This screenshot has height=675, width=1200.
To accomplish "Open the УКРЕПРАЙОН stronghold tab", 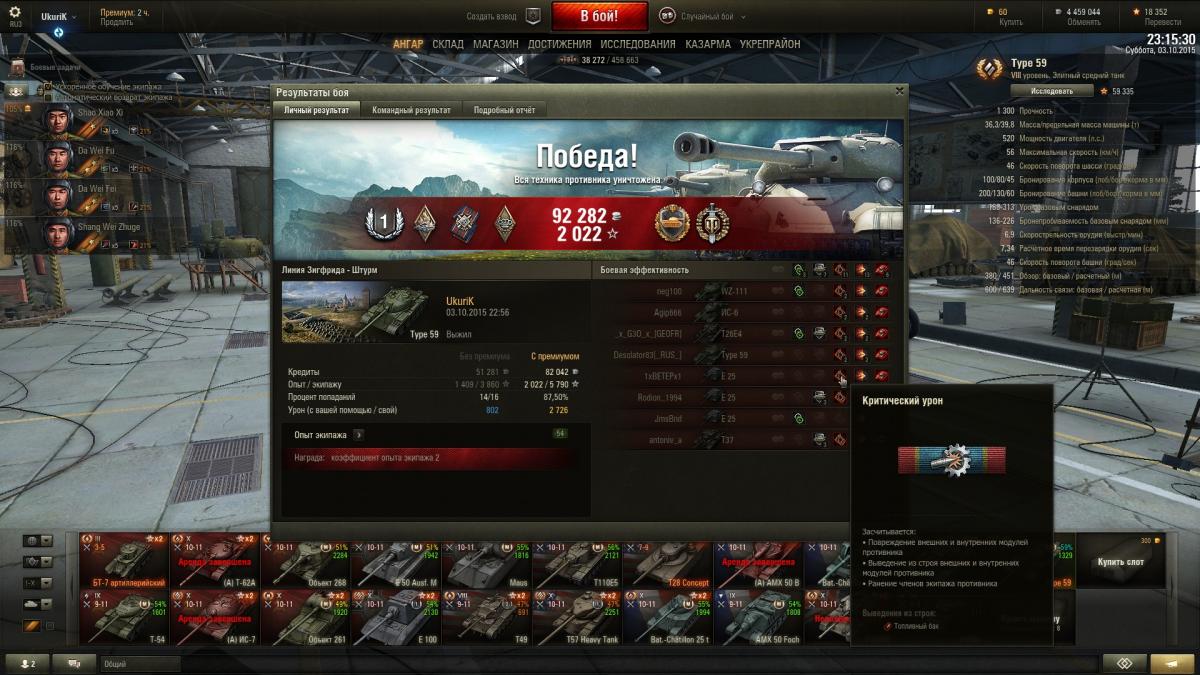I will click(x=769, y=44).
